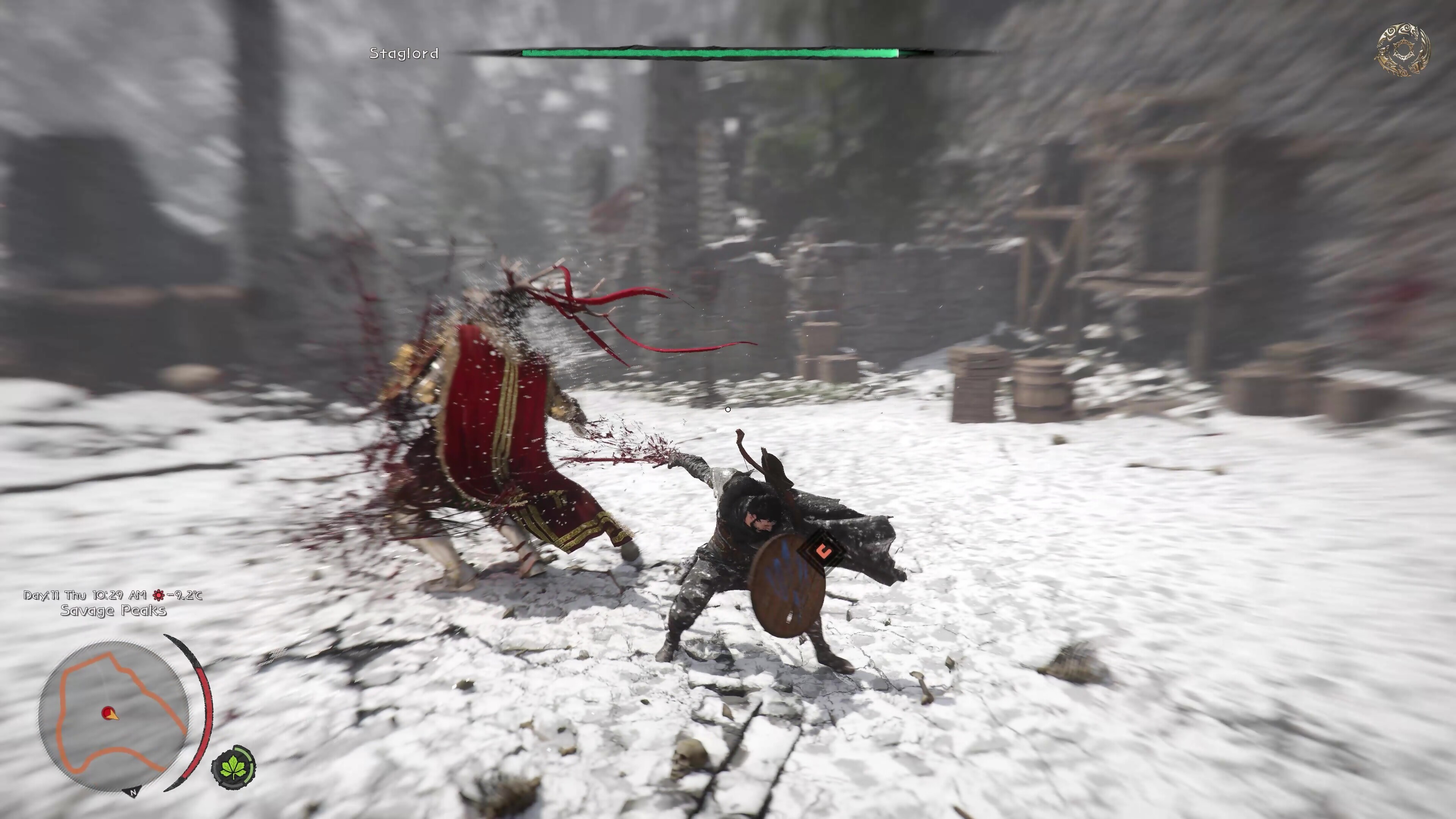Open the circular minimap

click(114, 715)
